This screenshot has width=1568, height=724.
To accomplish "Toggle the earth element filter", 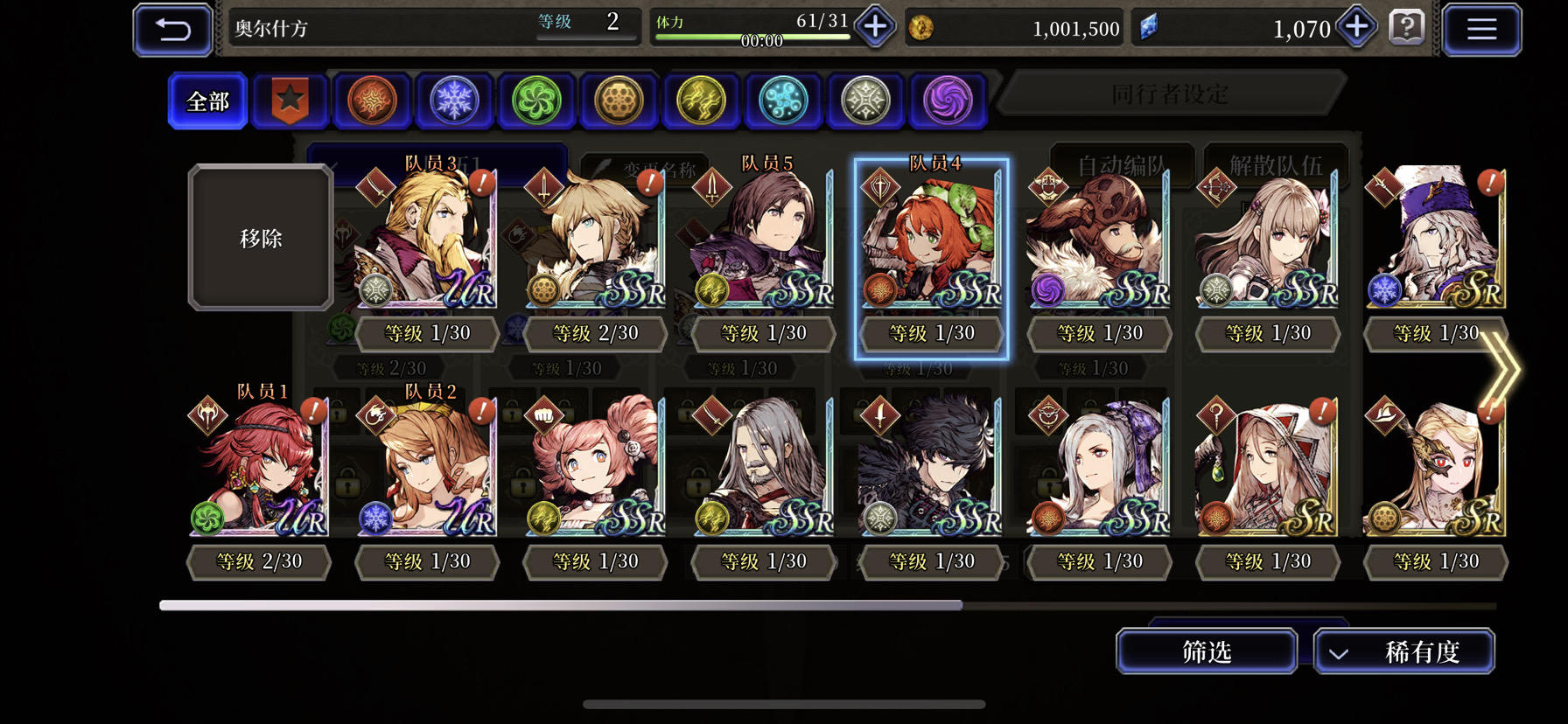I will 619,101.
